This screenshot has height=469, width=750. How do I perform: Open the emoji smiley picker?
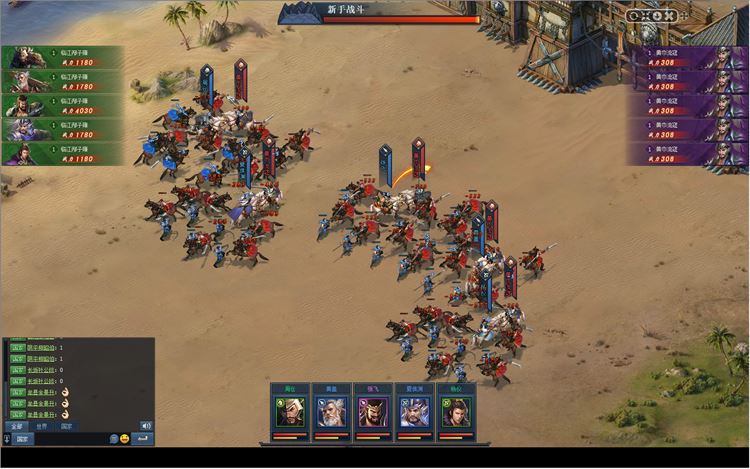125,439
